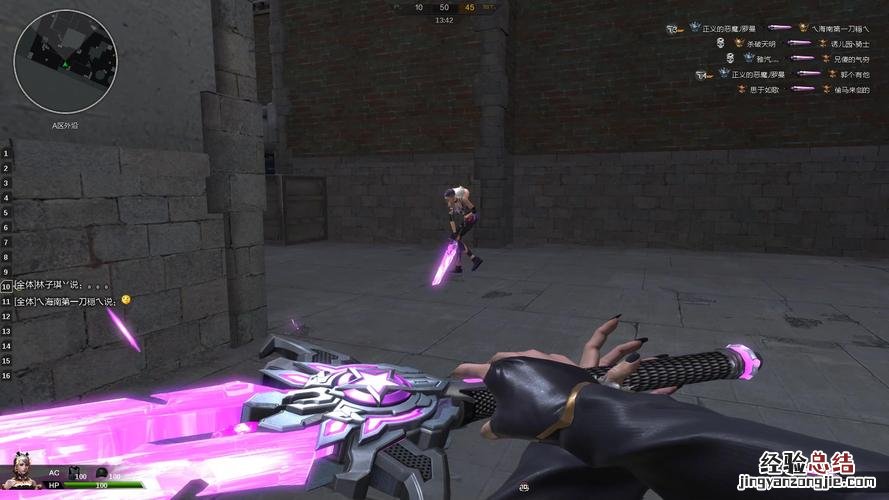
Task: Click the helmet armor icon
Action: pyautogui.click(x=101, y=471)
